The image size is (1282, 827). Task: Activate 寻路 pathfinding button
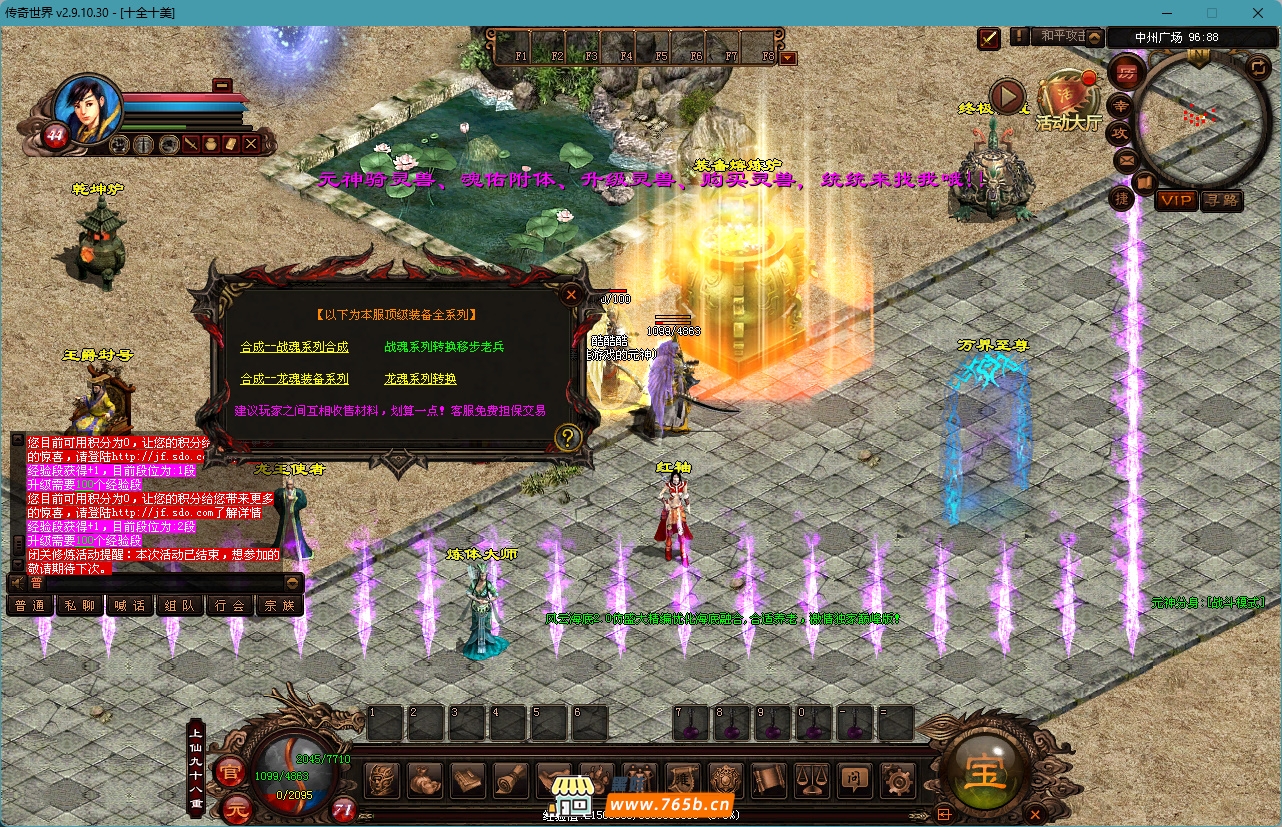point(1222,201)
